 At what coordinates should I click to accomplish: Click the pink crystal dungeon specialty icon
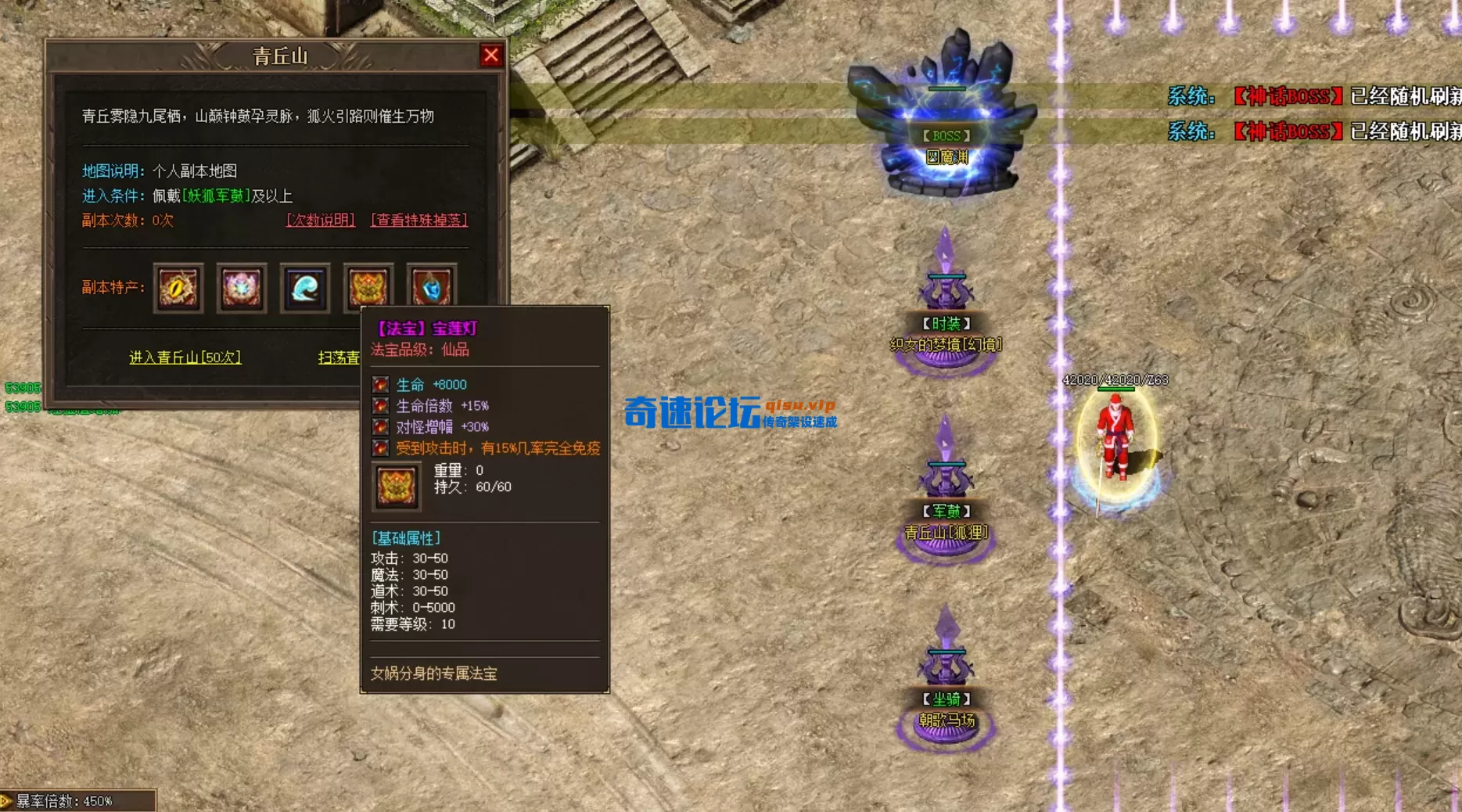241,288
